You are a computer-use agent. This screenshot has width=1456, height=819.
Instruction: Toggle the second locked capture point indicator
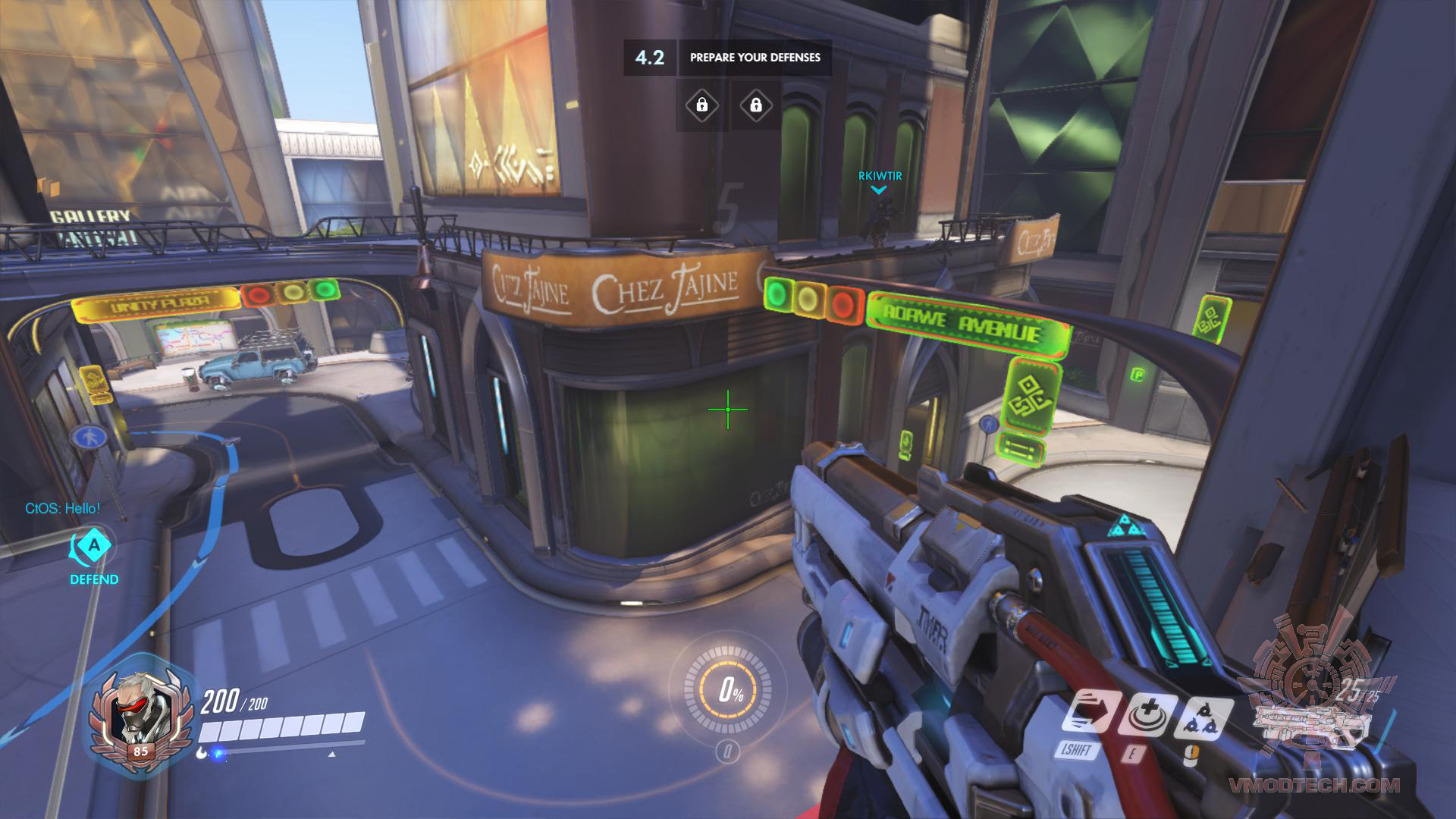tap(755, 106)
